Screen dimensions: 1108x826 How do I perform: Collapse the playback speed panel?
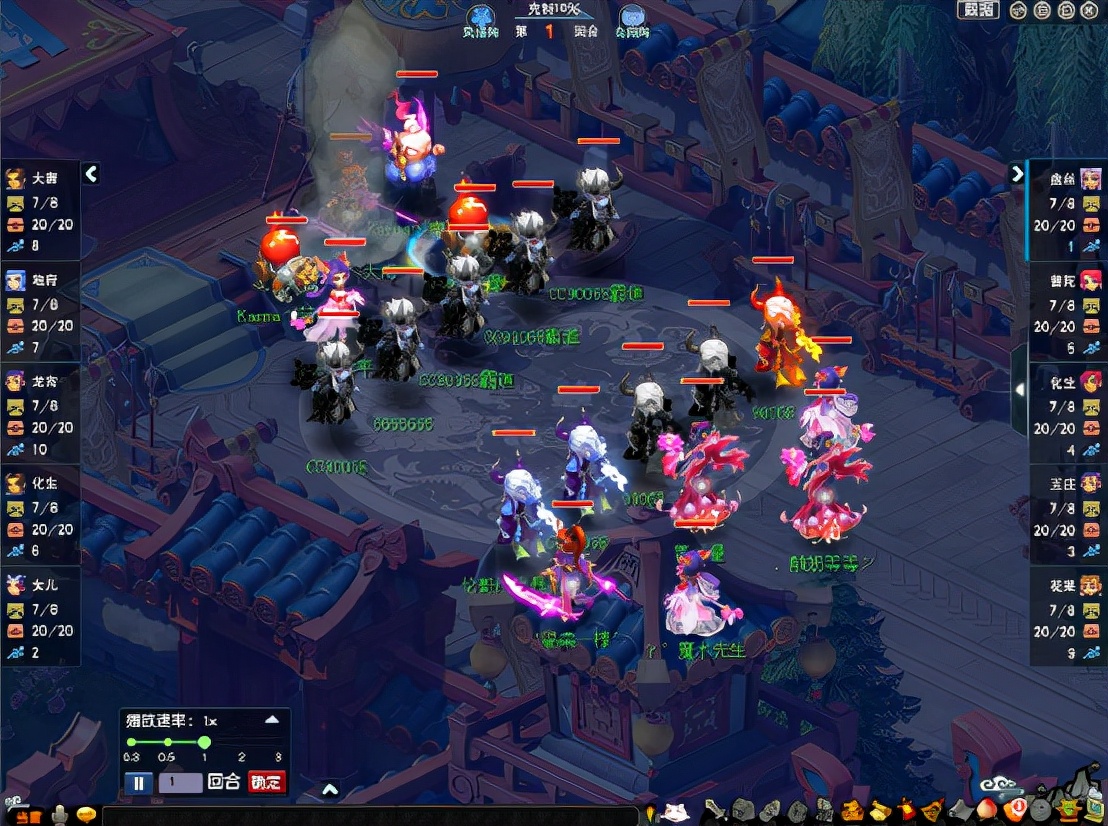[271, 719]
